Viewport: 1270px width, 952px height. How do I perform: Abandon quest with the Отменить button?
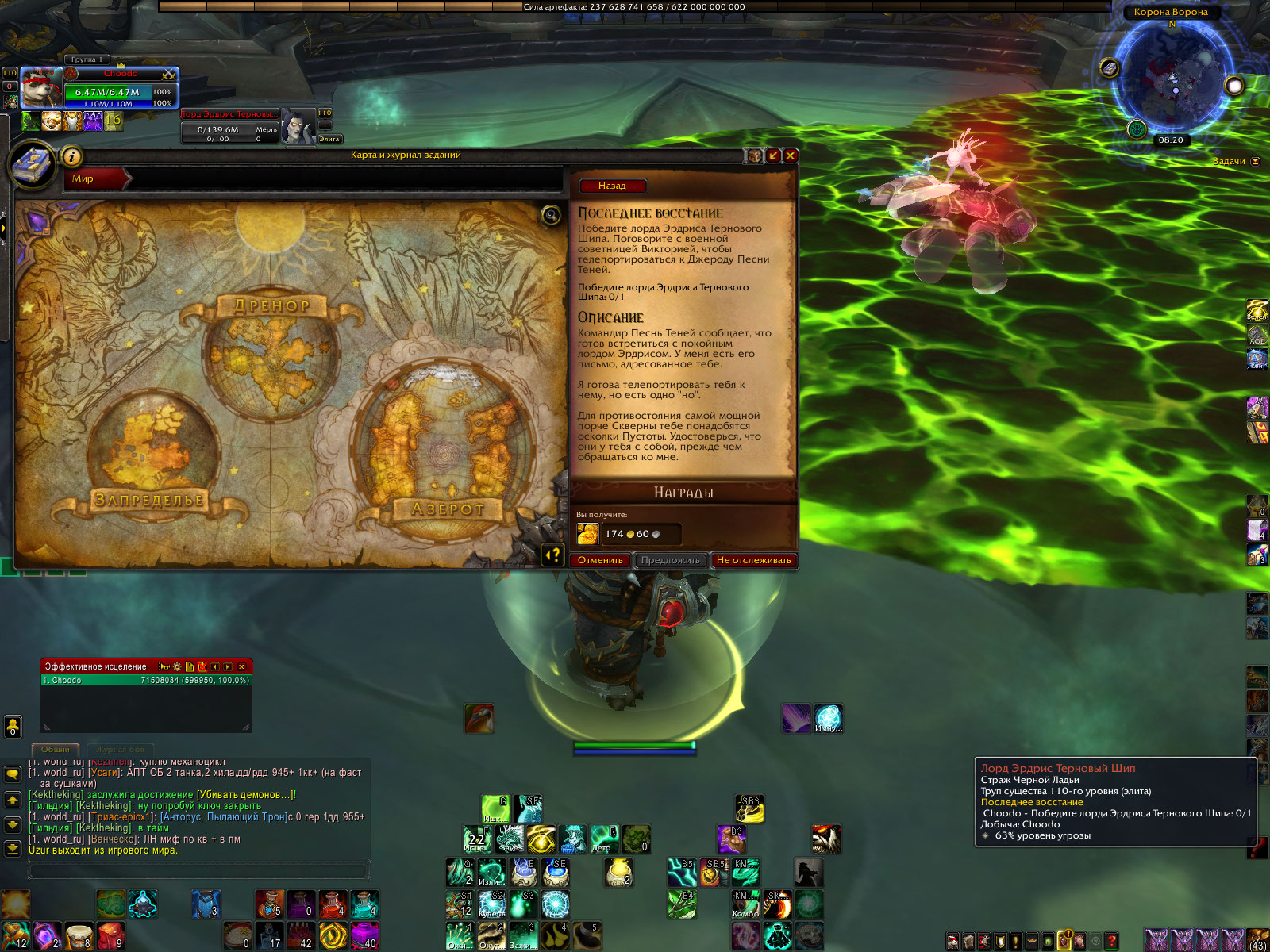tap(600, 560)
